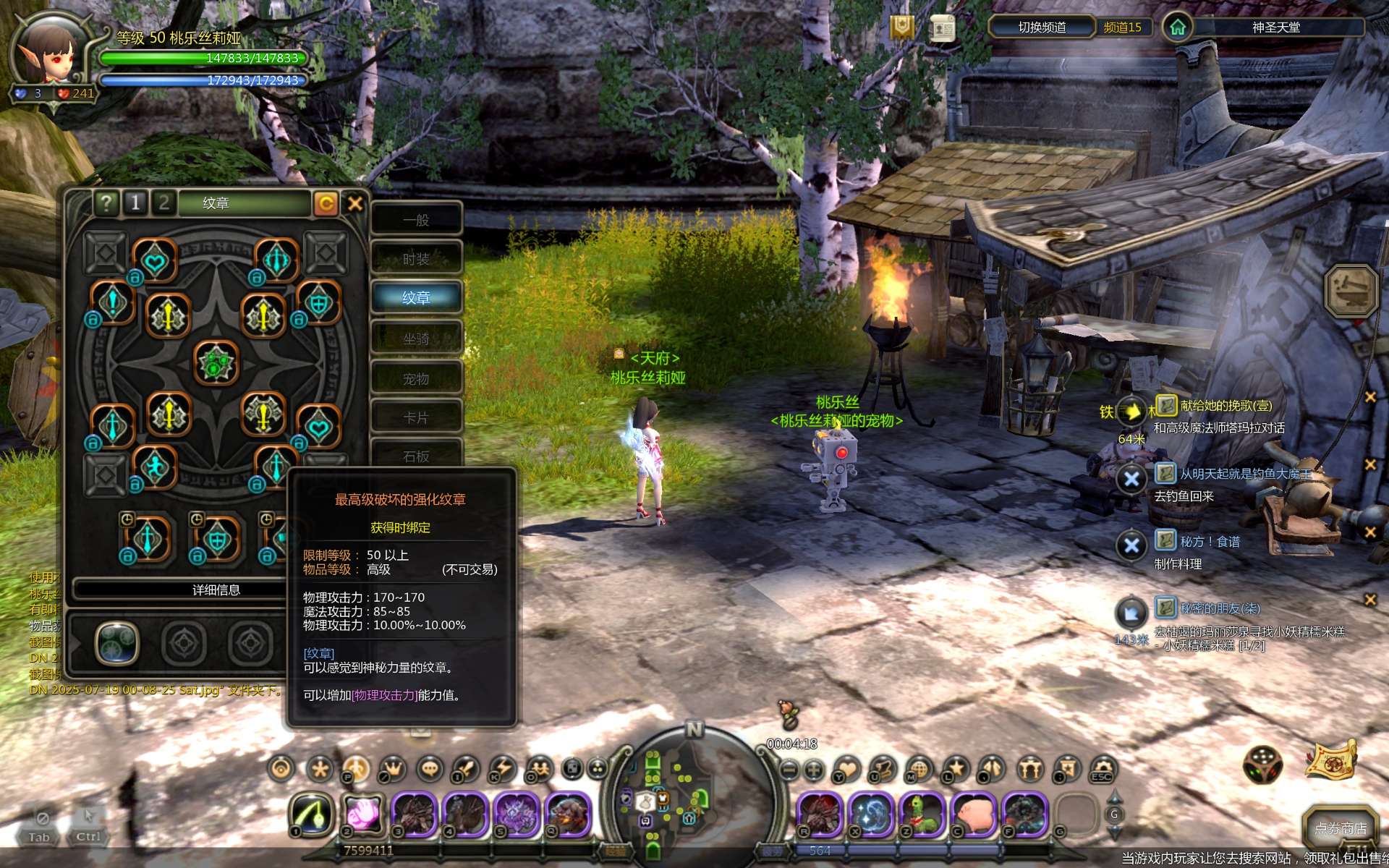1389x868 pixels.
Task: Select the 秘方！食谱 quest entry
Action: [1210, 542]
